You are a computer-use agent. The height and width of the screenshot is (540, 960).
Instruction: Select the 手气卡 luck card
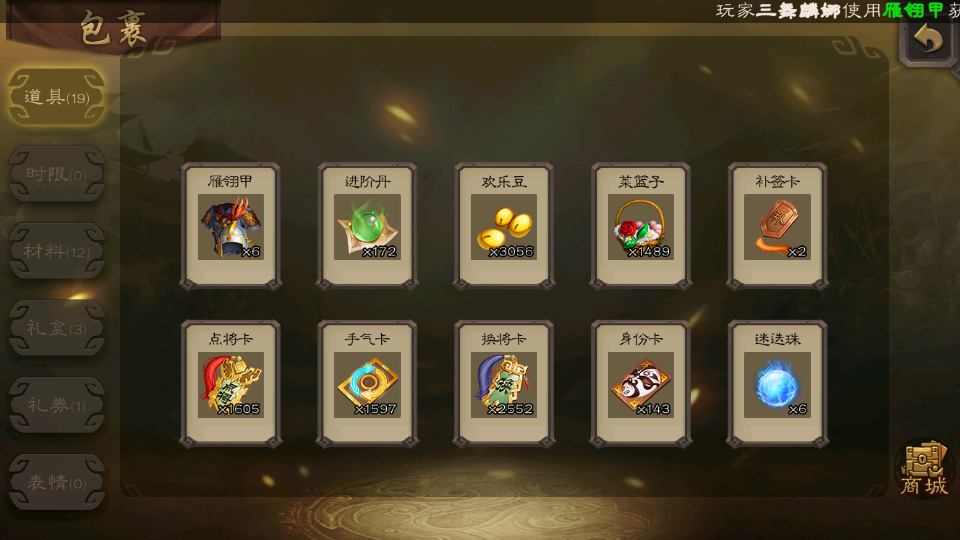[367, 383]
